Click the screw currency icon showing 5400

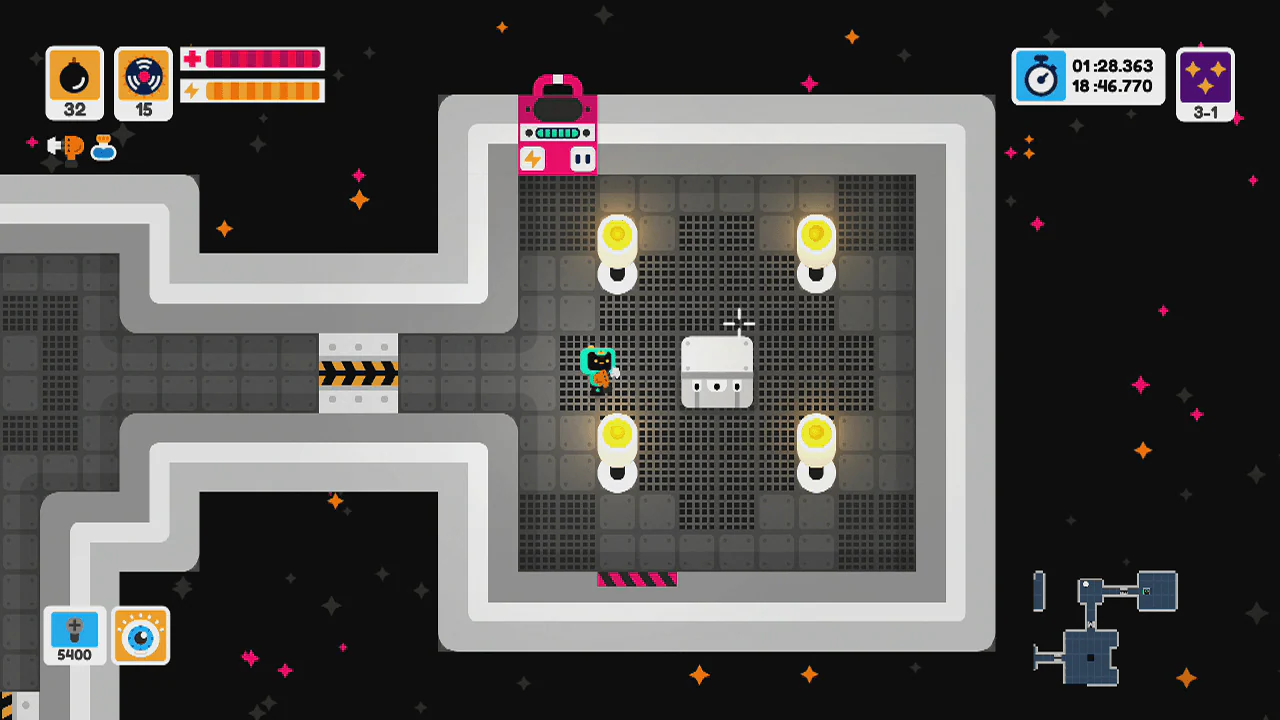pyautogui.click(x=73, y=636)
